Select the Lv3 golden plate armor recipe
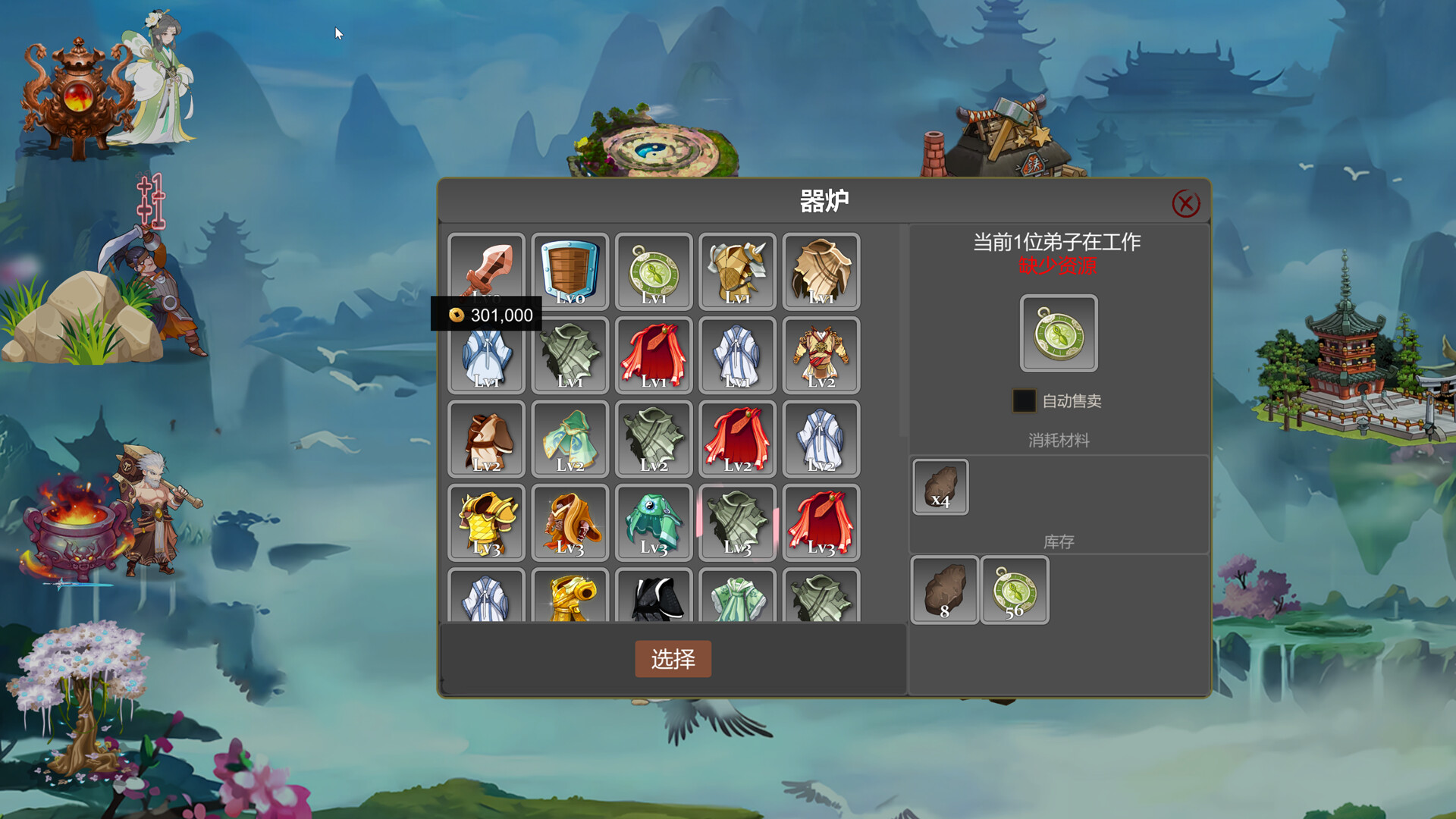 pyautogui.click(x=487, y=522)
